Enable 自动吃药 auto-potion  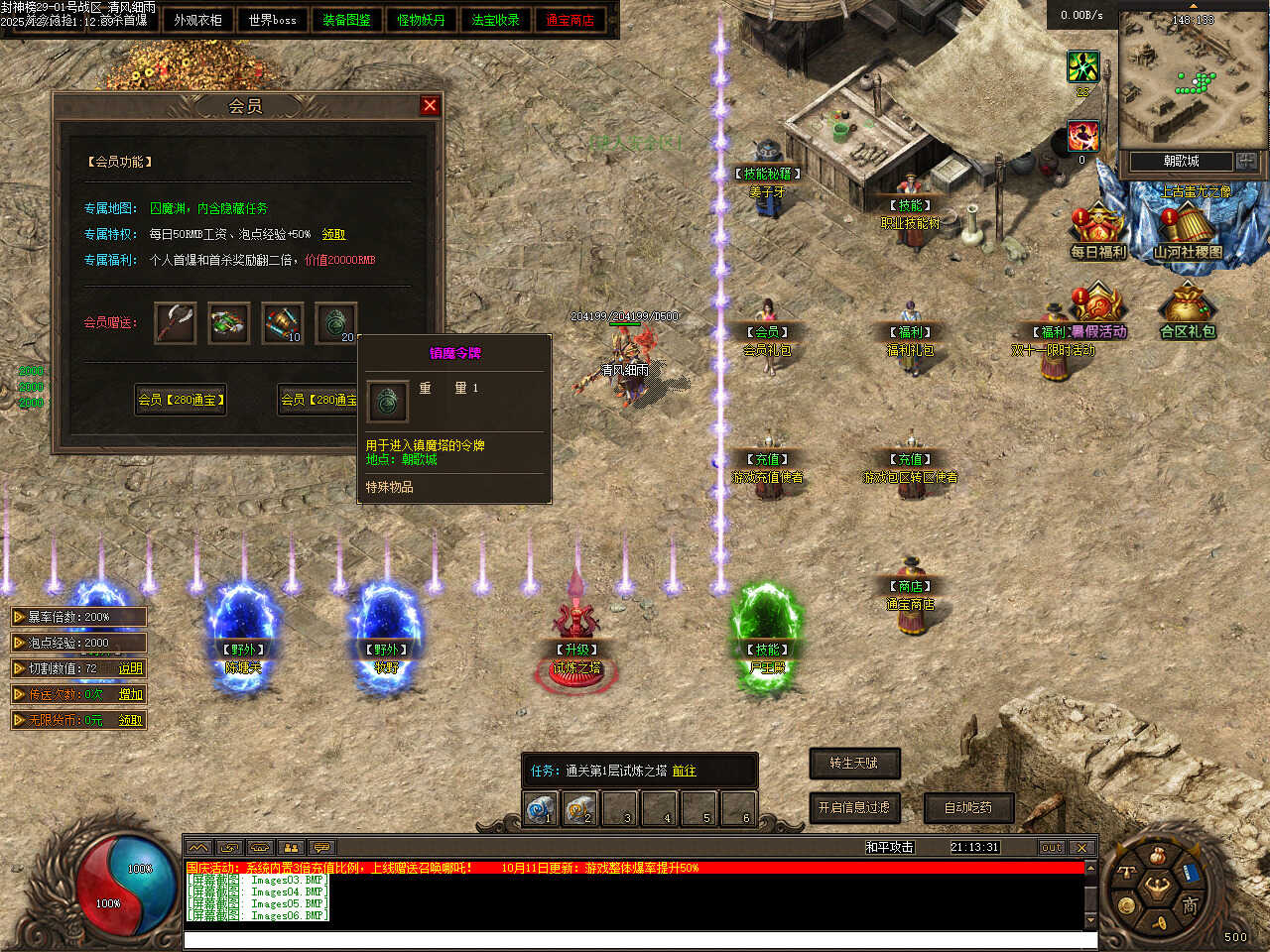point(968,808)
